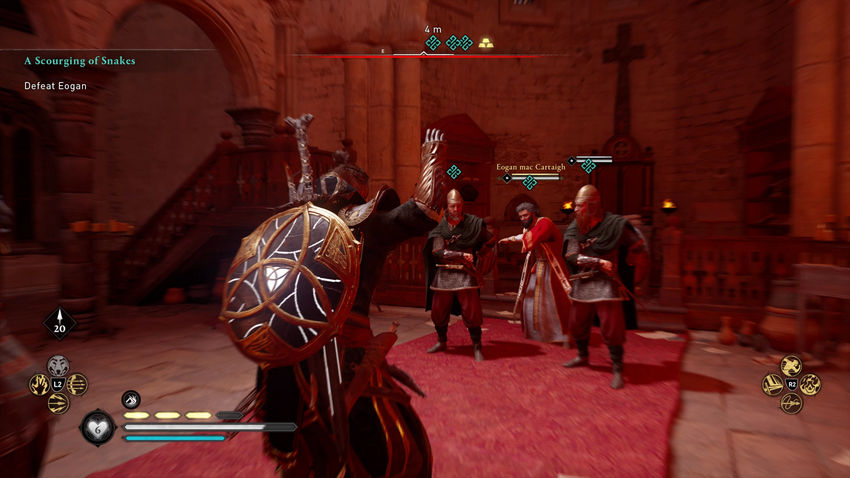Activate the flaming hand ranged ability
Viewport: 850px width, 478px height.
[x=40, y=384]
